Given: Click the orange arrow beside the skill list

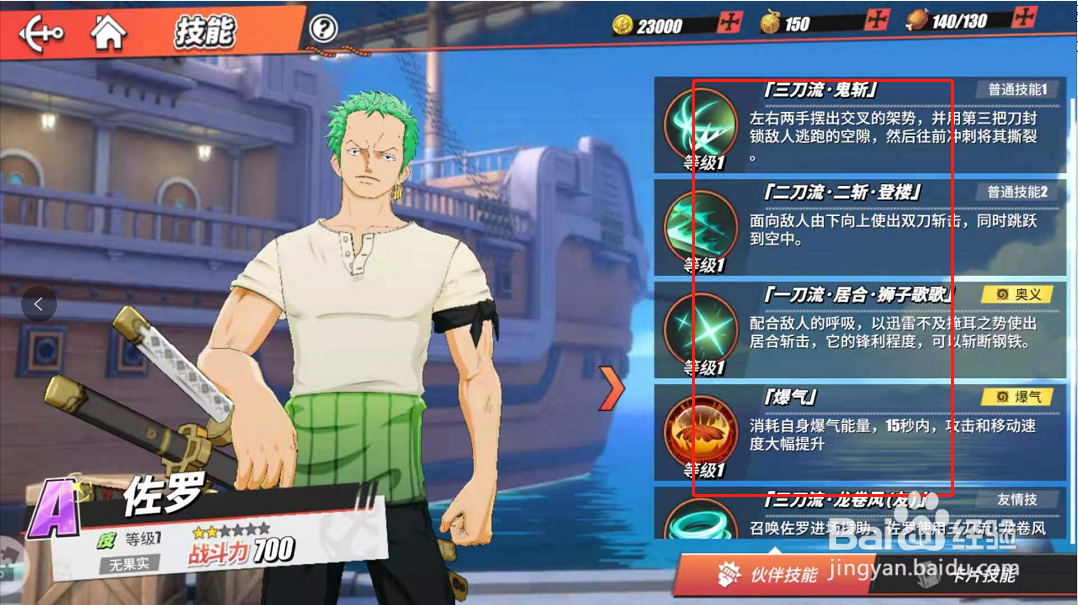Looking at the screenshot, I should point(611,388).
